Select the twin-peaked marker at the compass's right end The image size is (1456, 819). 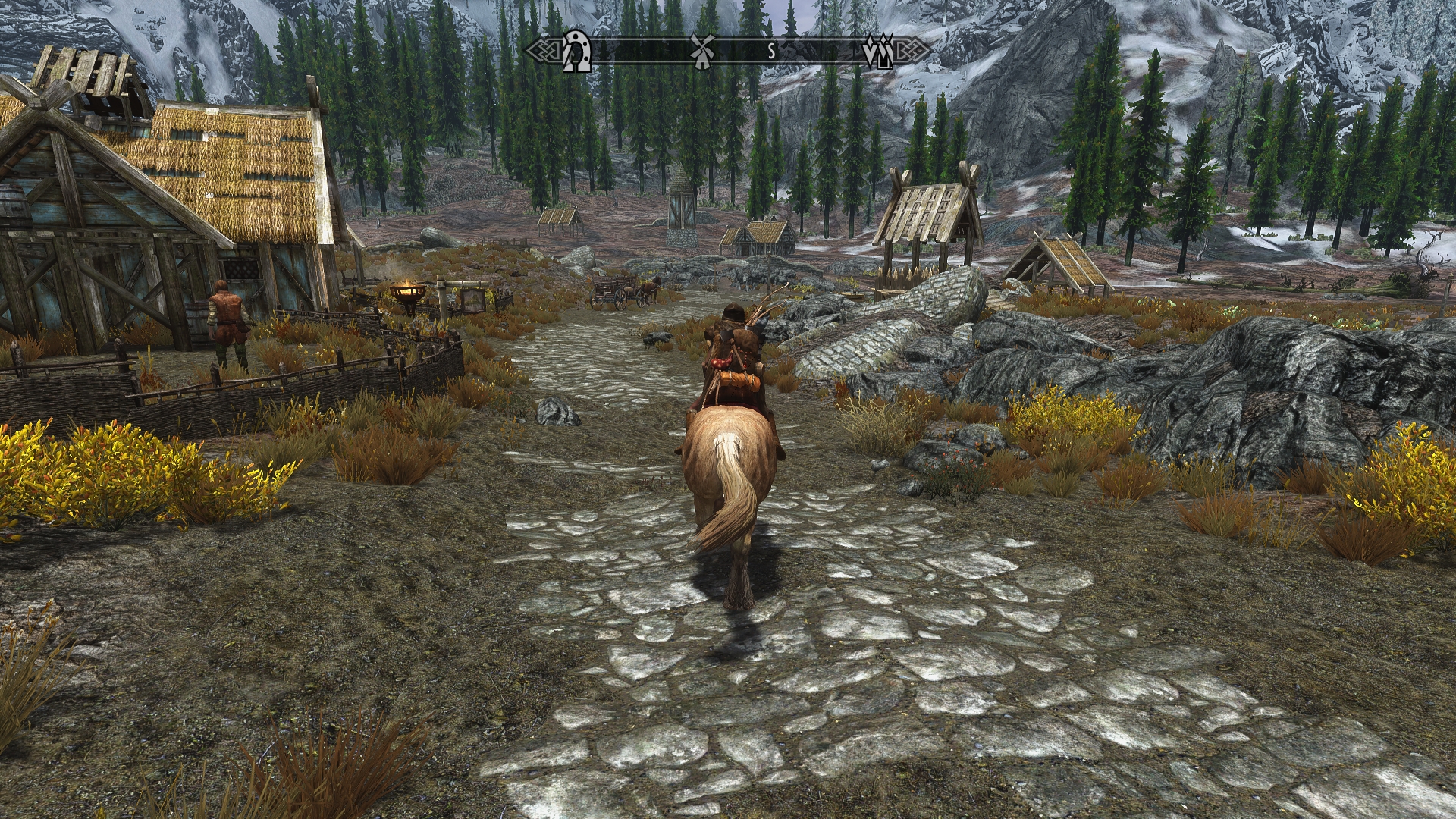[880, 52]
